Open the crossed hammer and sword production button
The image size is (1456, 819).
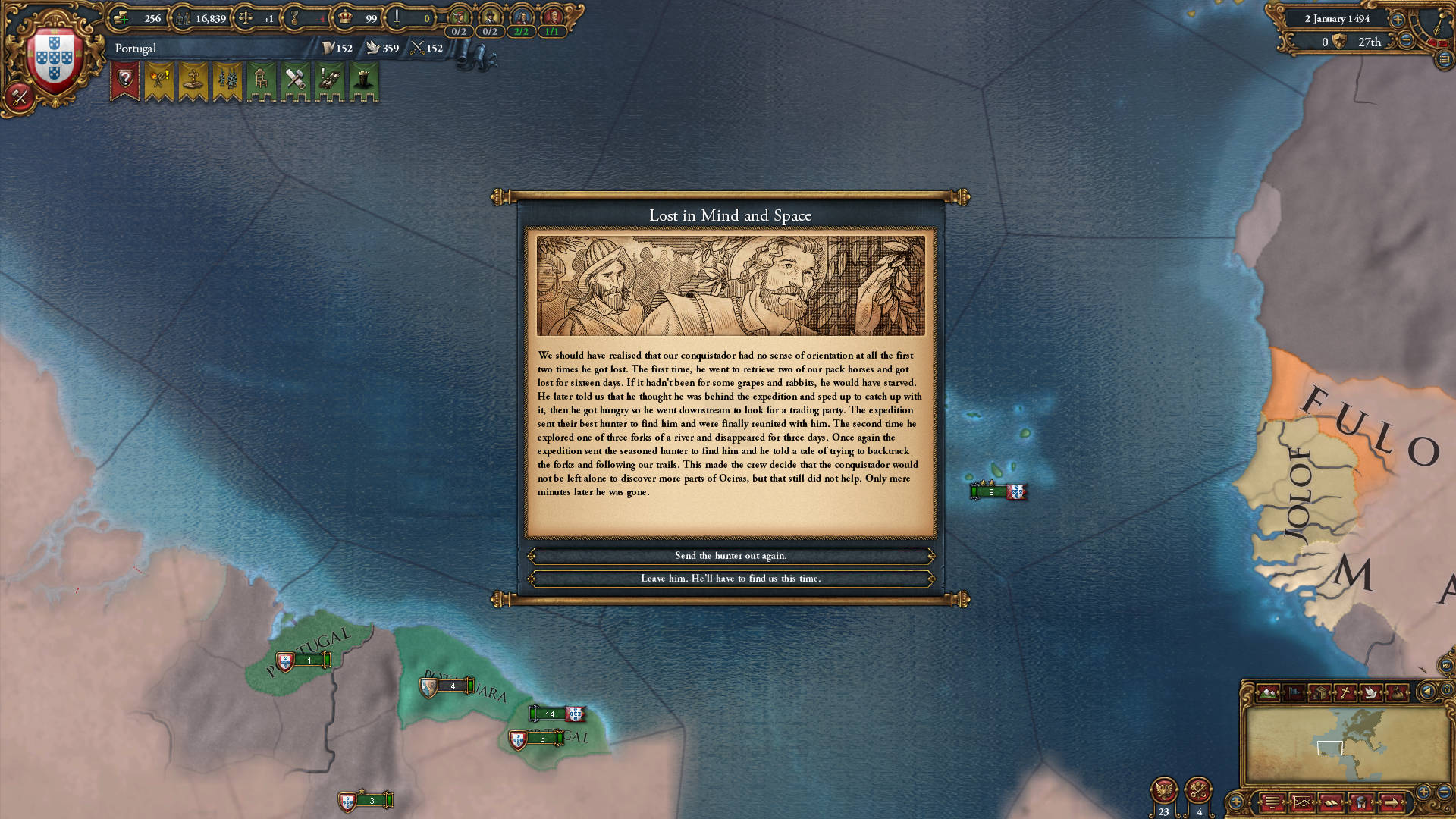[19, 97]
